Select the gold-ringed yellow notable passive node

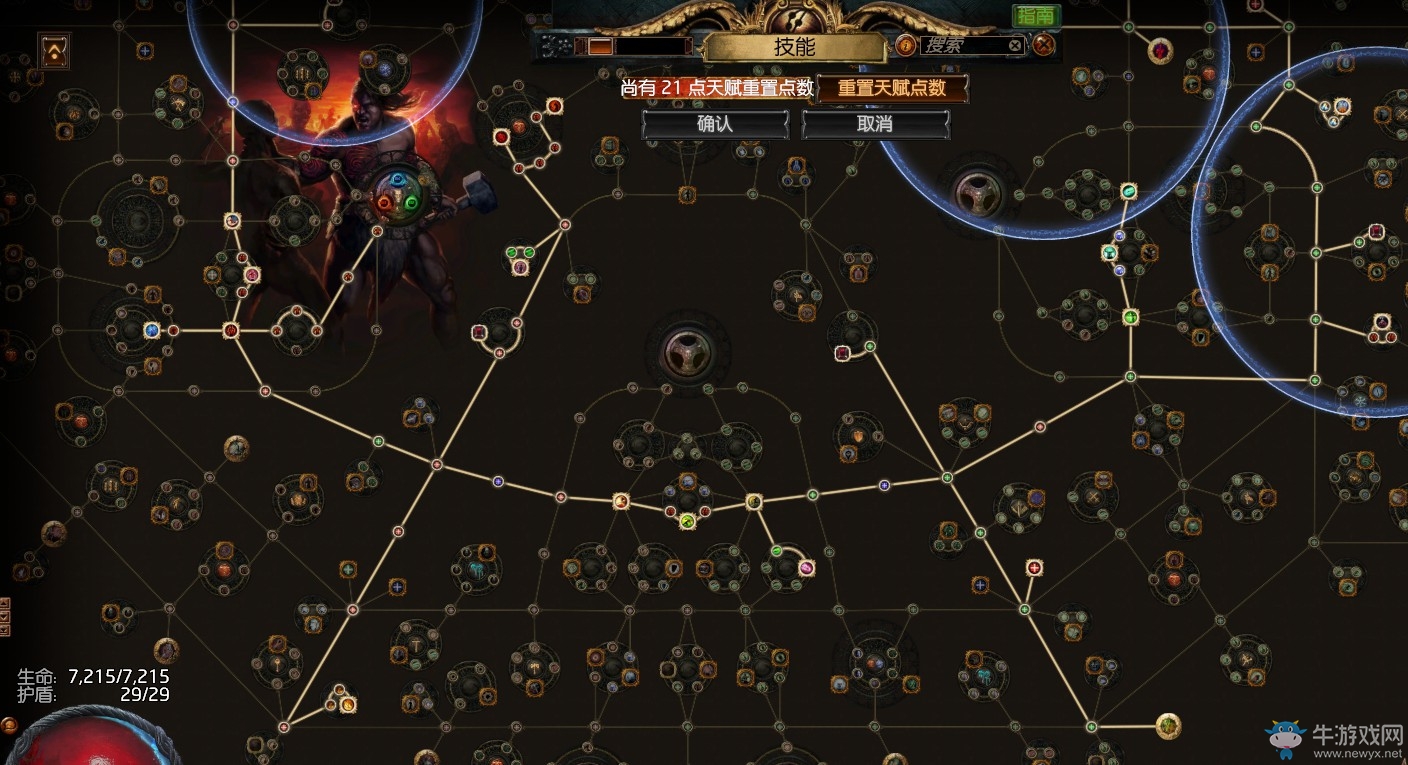(1168, 725)
